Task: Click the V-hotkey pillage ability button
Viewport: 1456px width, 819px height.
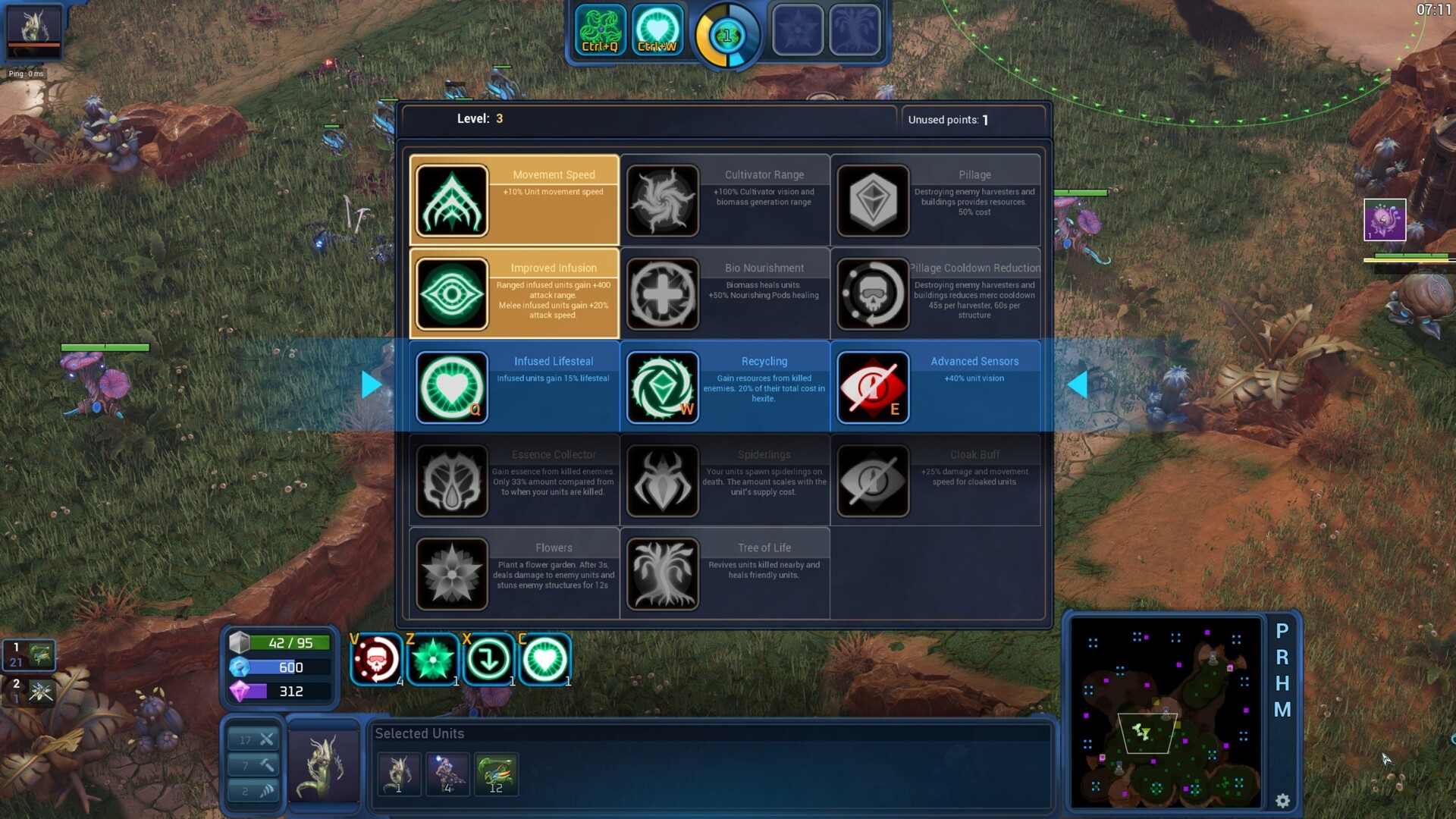Action: tap(376, 659)
